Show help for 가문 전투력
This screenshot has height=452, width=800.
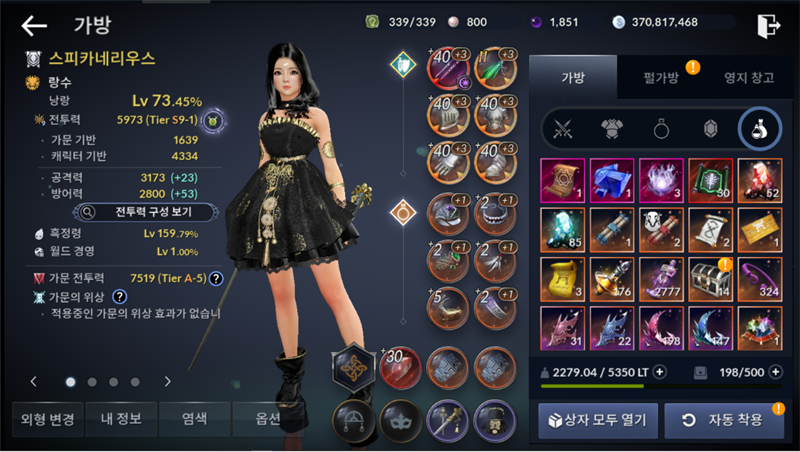[x=216, y=277]
